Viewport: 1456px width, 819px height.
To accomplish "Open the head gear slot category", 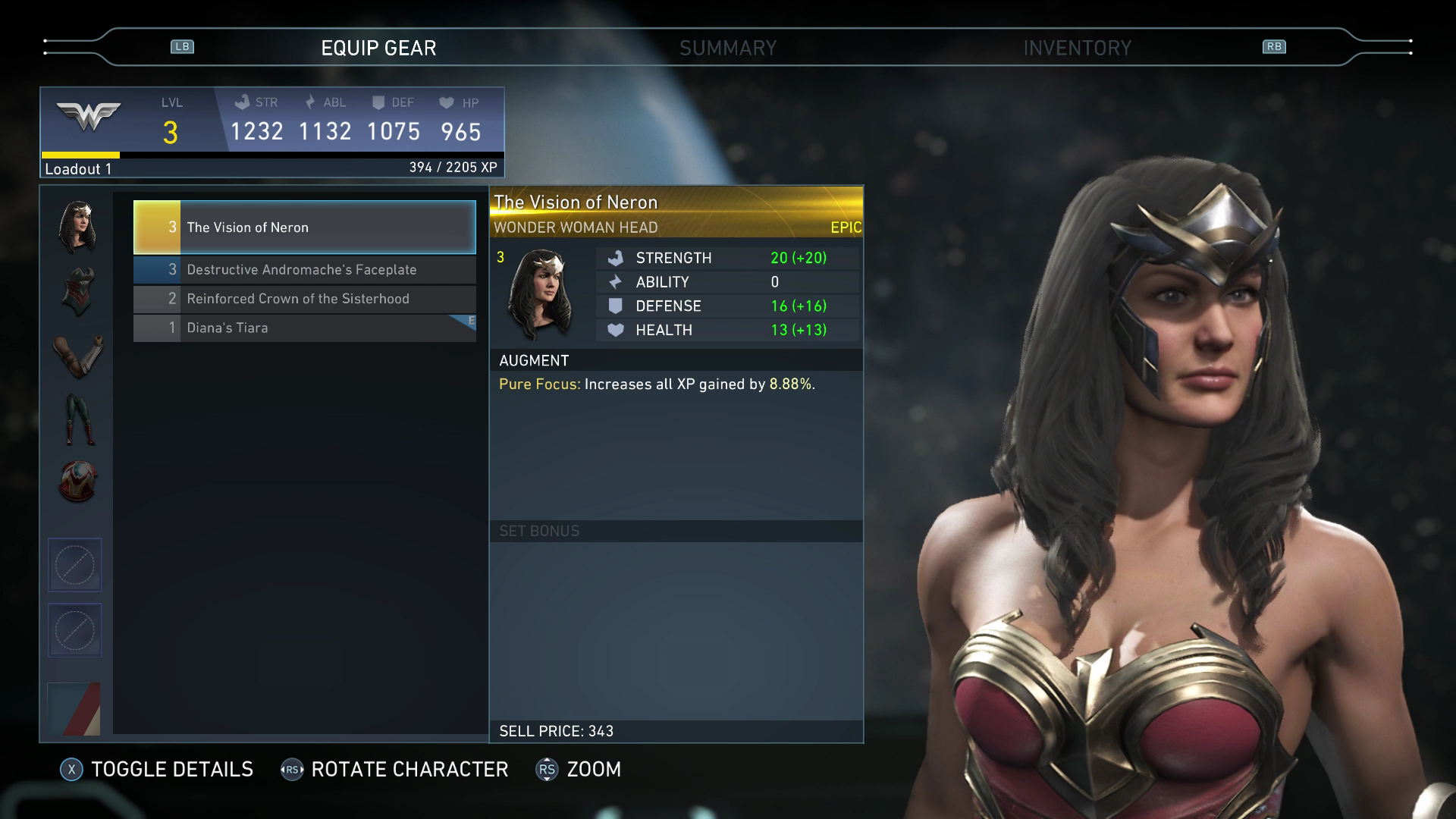I will (x=77, y=227).
